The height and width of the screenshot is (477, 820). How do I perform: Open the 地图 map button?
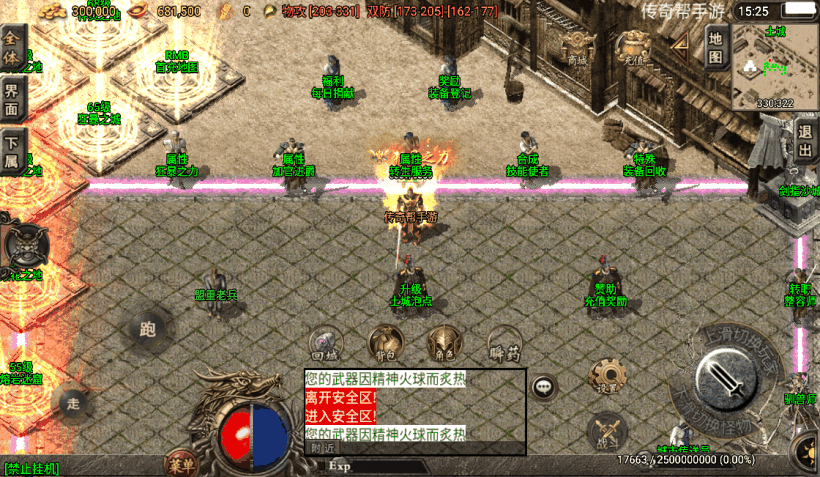coord(715,47)
